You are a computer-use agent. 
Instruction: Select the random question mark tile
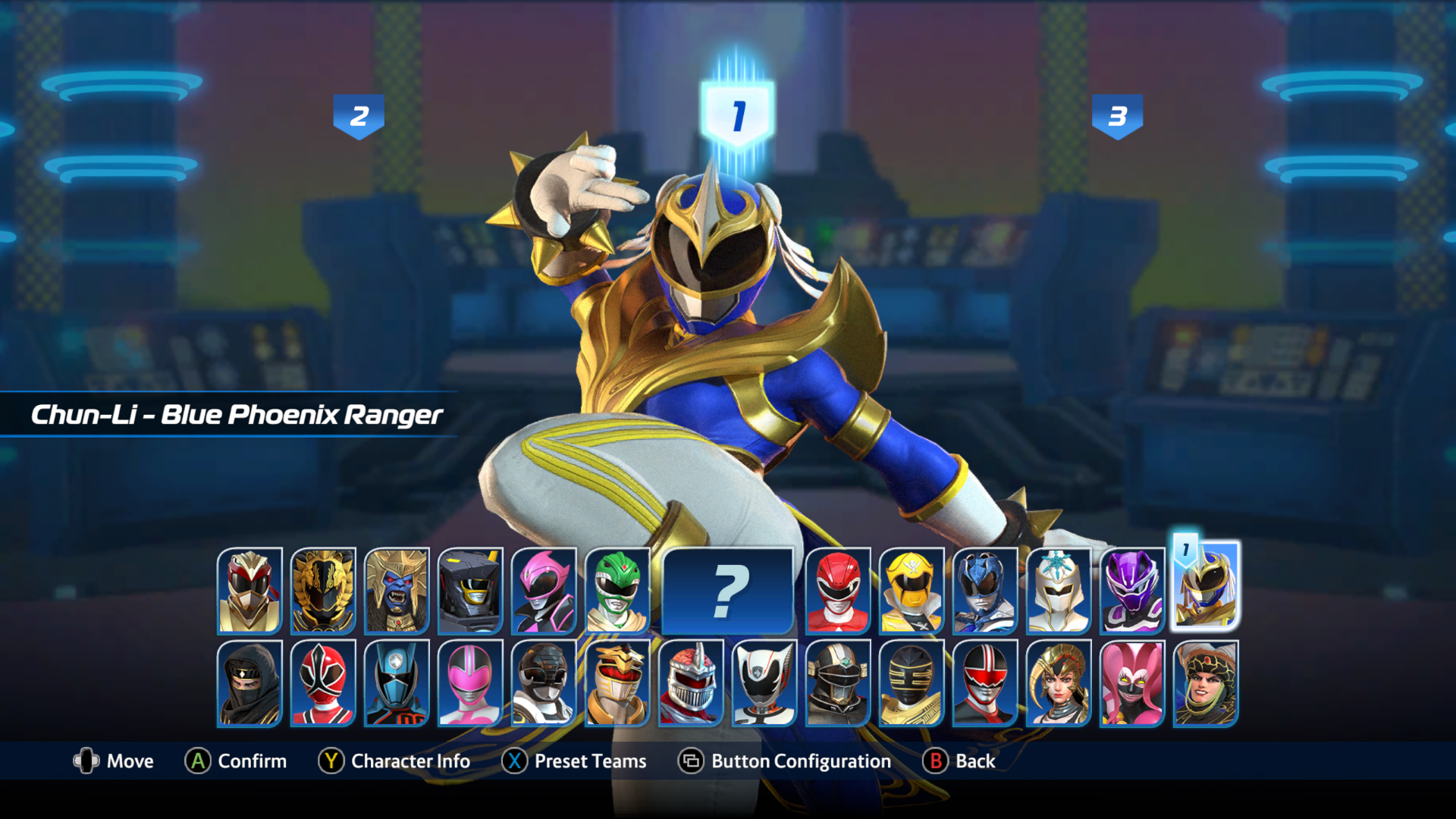click(727, 591)
